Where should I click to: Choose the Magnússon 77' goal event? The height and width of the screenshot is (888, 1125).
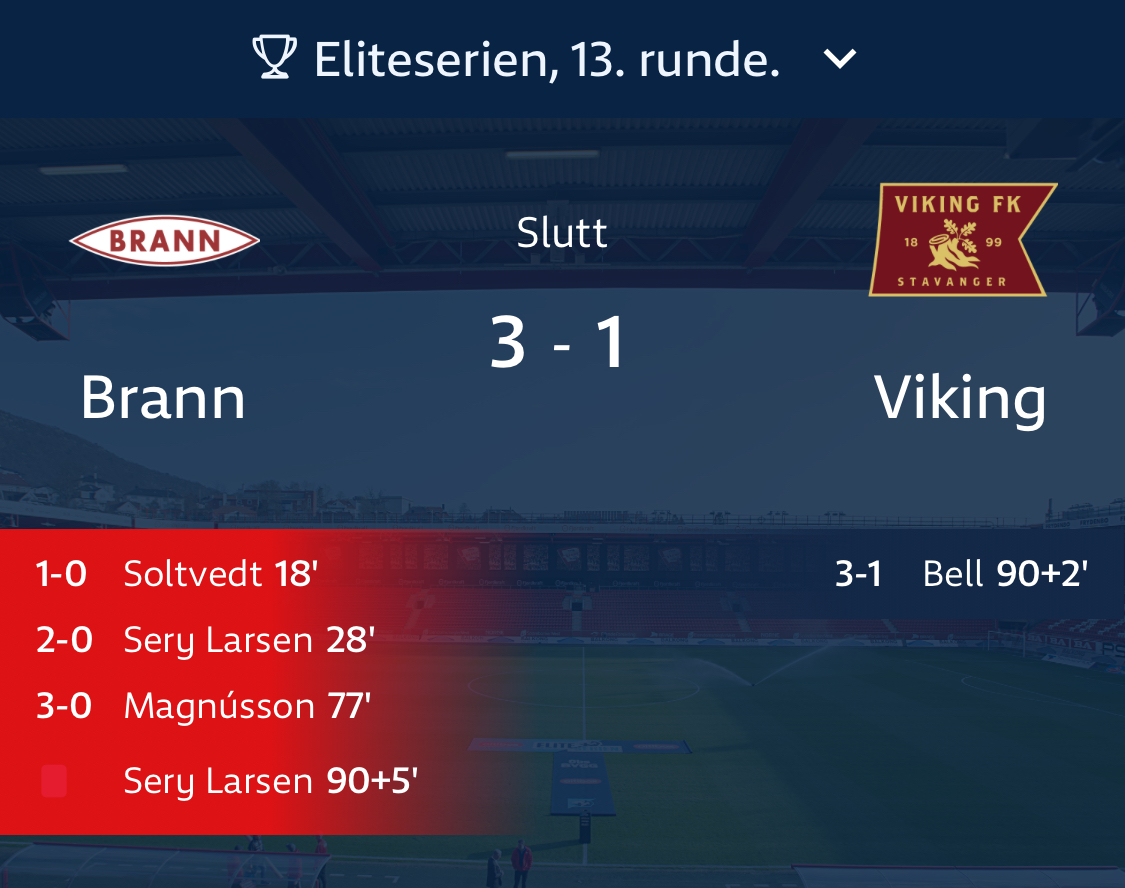pos(247,707)
